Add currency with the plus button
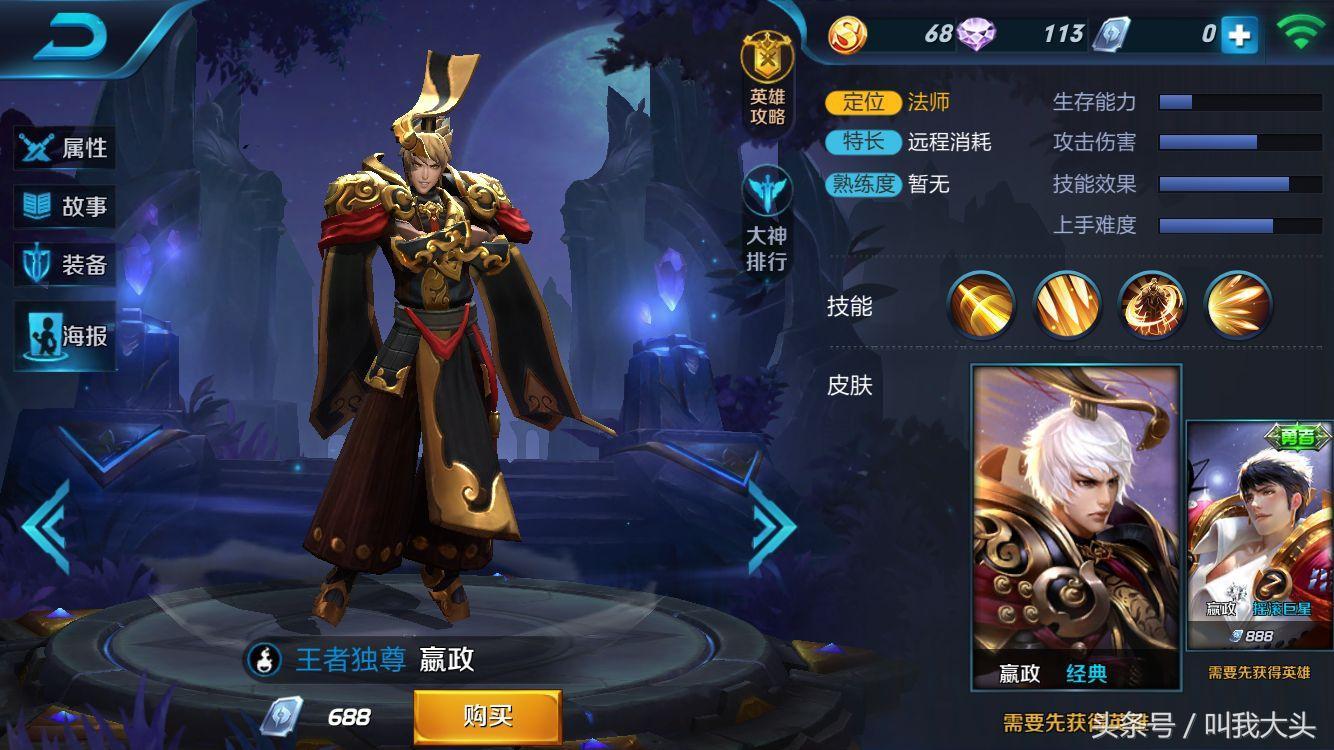Viewport: 1334px width, 750px height. pos(1239,35)
